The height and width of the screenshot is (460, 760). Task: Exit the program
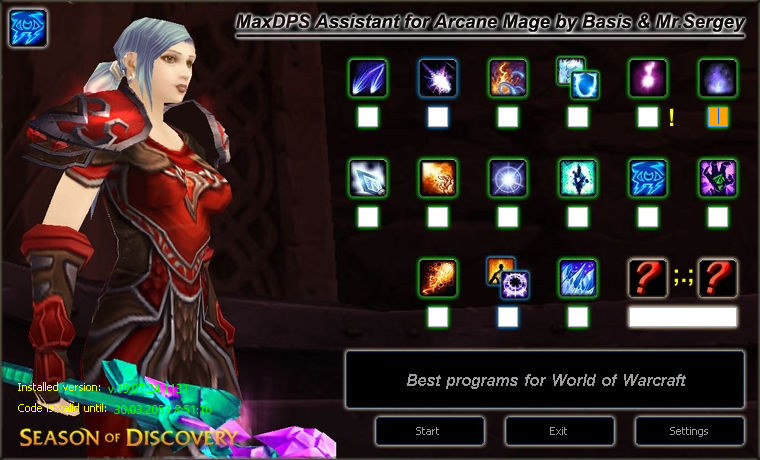click(558, 431)
